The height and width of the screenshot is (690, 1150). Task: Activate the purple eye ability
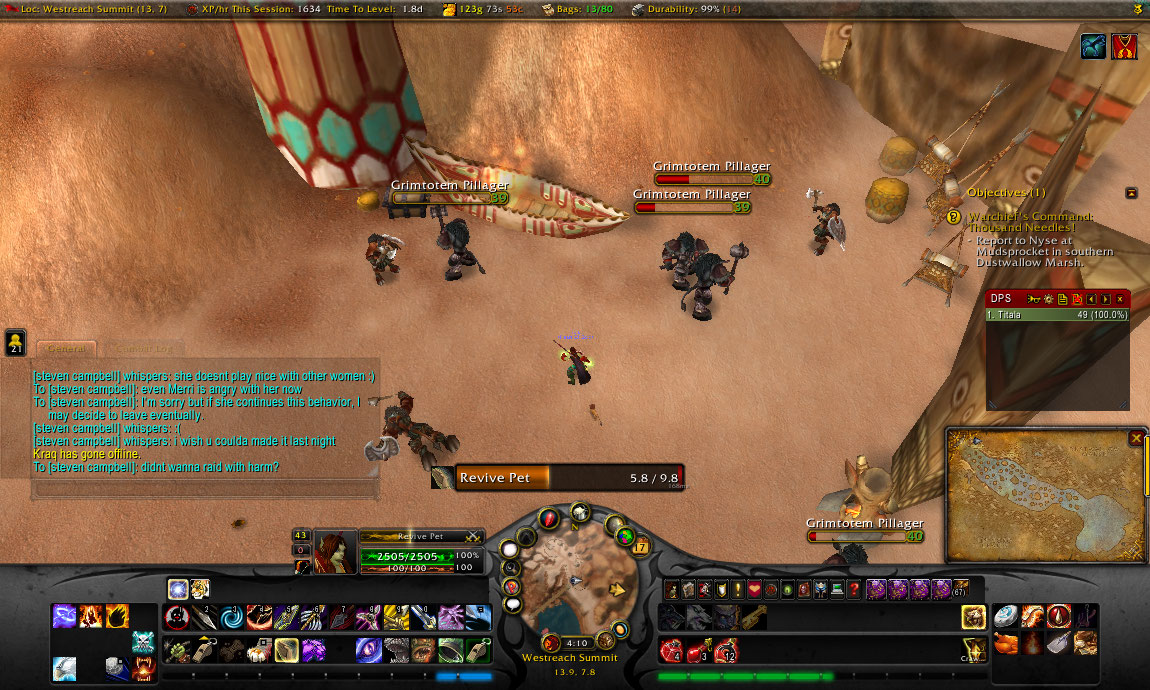click(x=368, y=650)
